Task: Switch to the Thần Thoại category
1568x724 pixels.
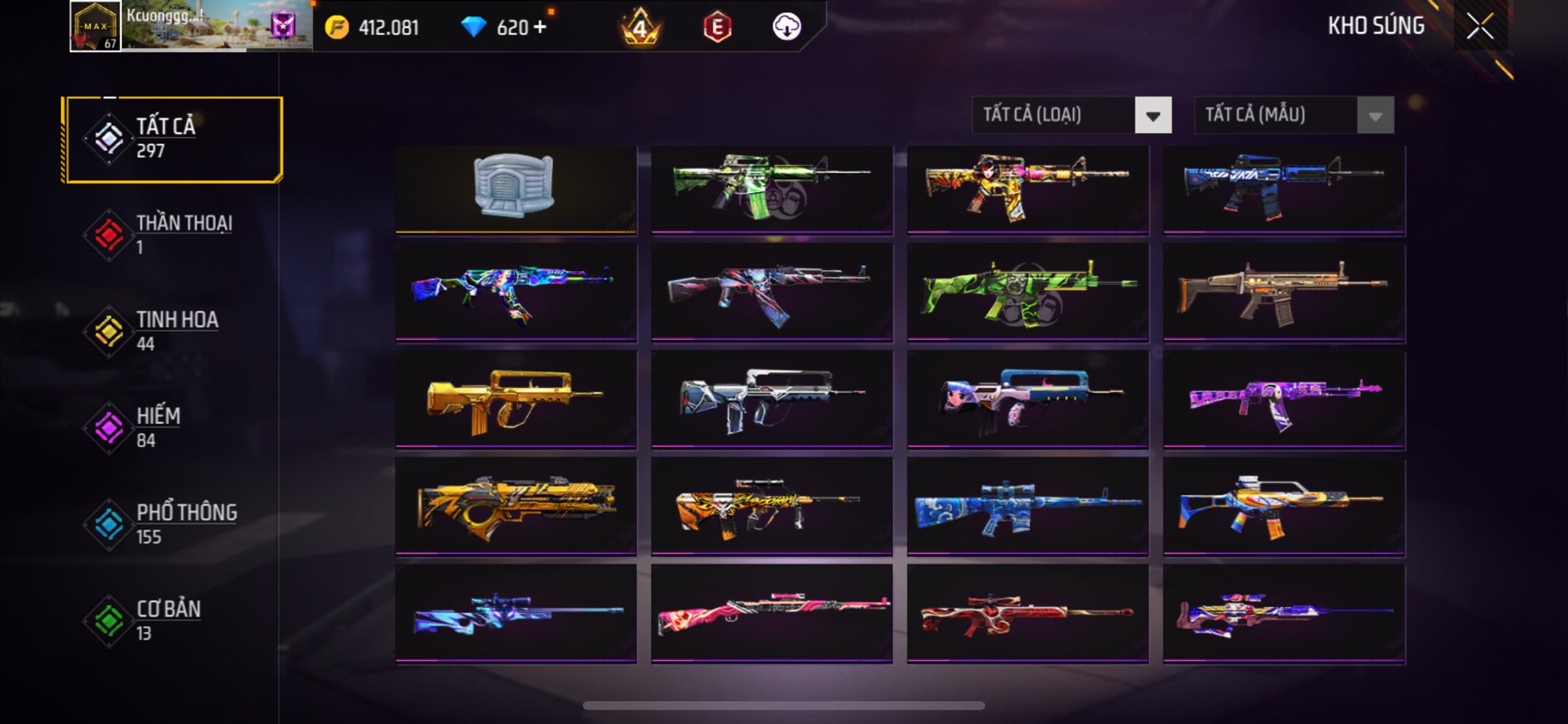Action: tap(174, 235)
